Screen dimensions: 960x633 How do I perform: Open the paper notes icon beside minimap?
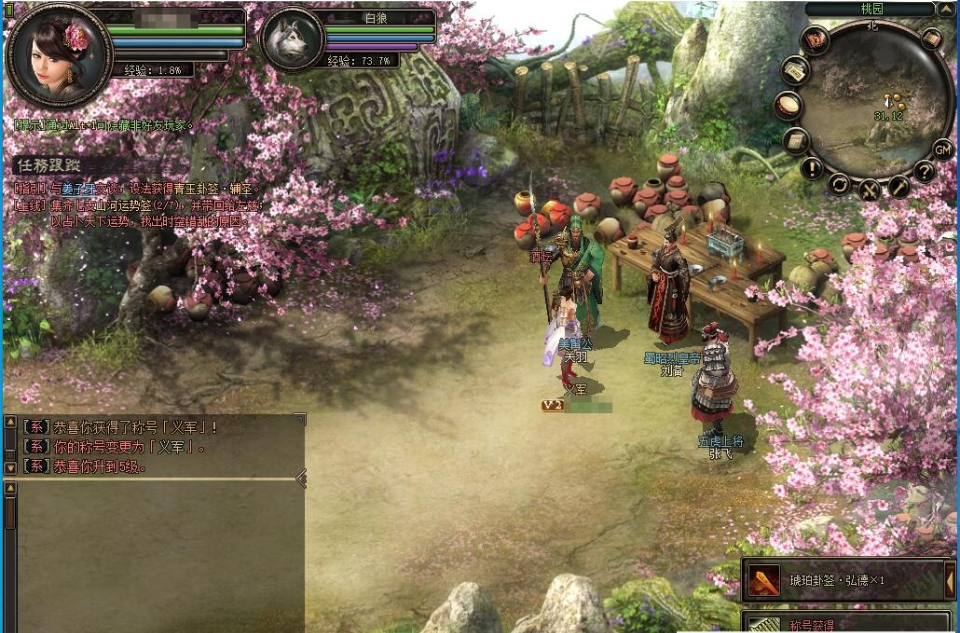click(795, 70)
